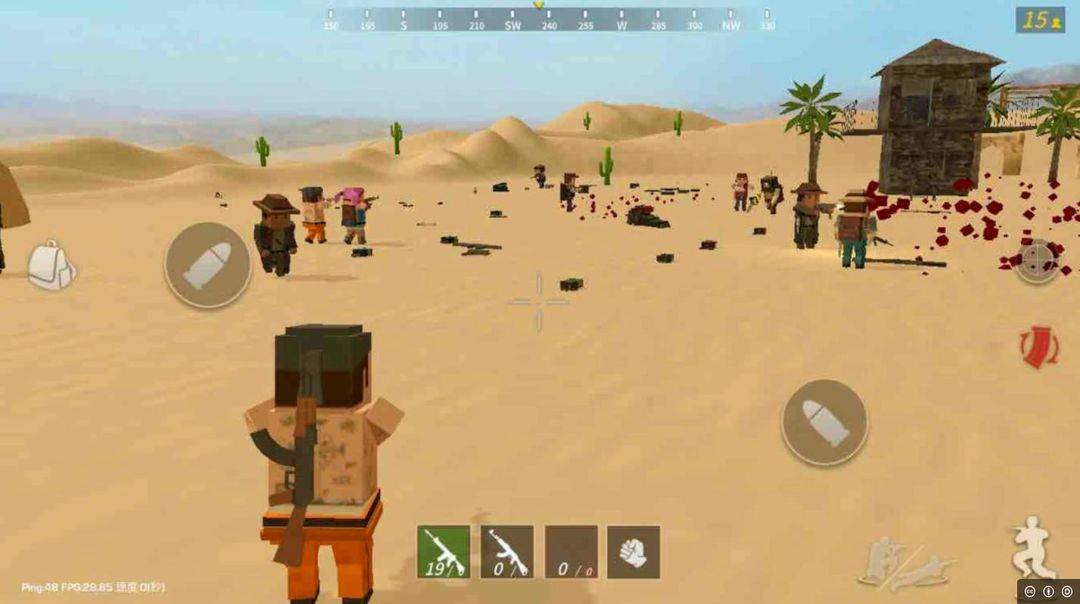
Task: Tap the right-side bullet fire button
Action: tap(824, 422)
